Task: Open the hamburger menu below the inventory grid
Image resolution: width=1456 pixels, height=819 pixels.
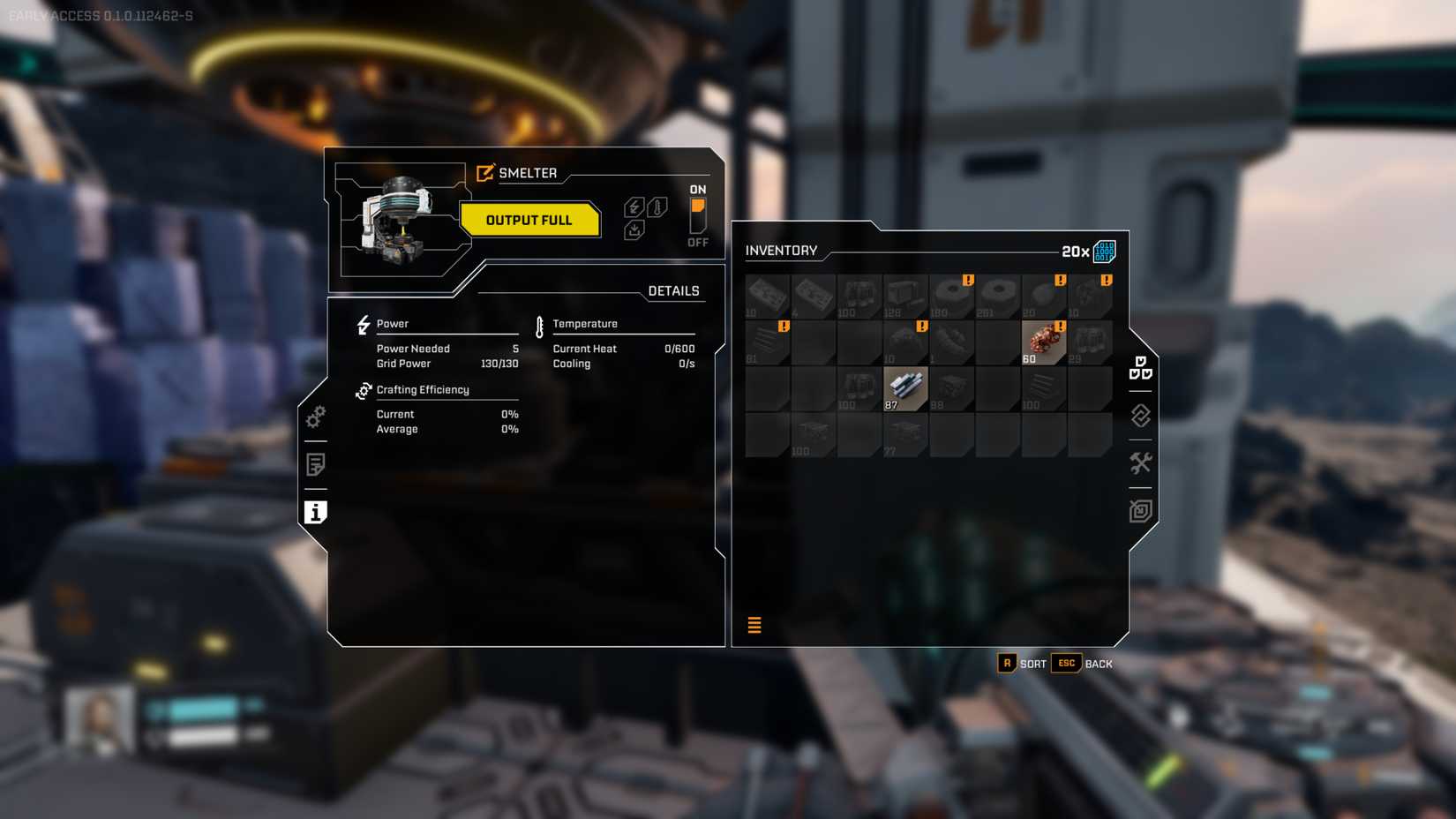Action: (754, 625)
